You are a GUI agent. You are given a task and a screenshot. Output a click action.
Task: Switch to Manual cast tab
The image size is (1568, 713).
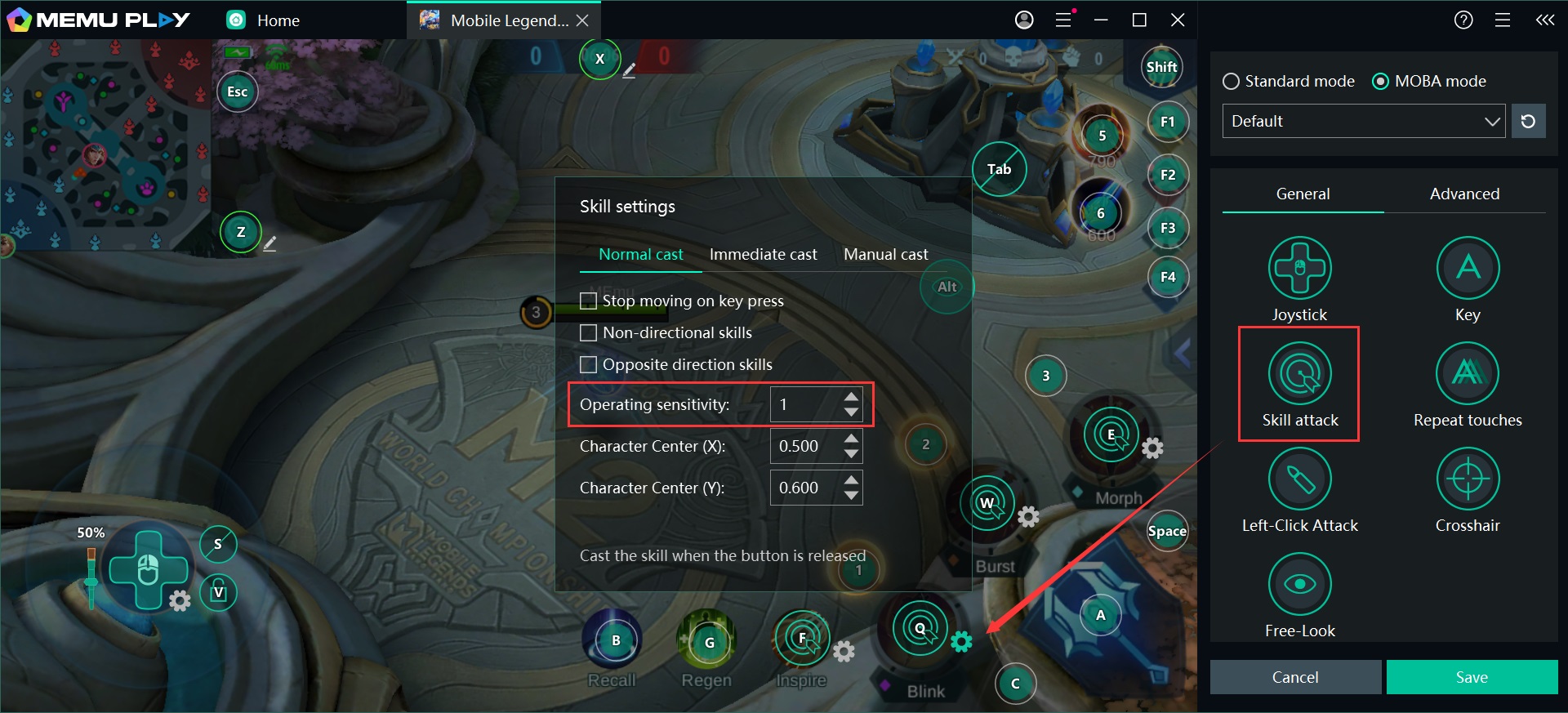[x=885, y=255]
